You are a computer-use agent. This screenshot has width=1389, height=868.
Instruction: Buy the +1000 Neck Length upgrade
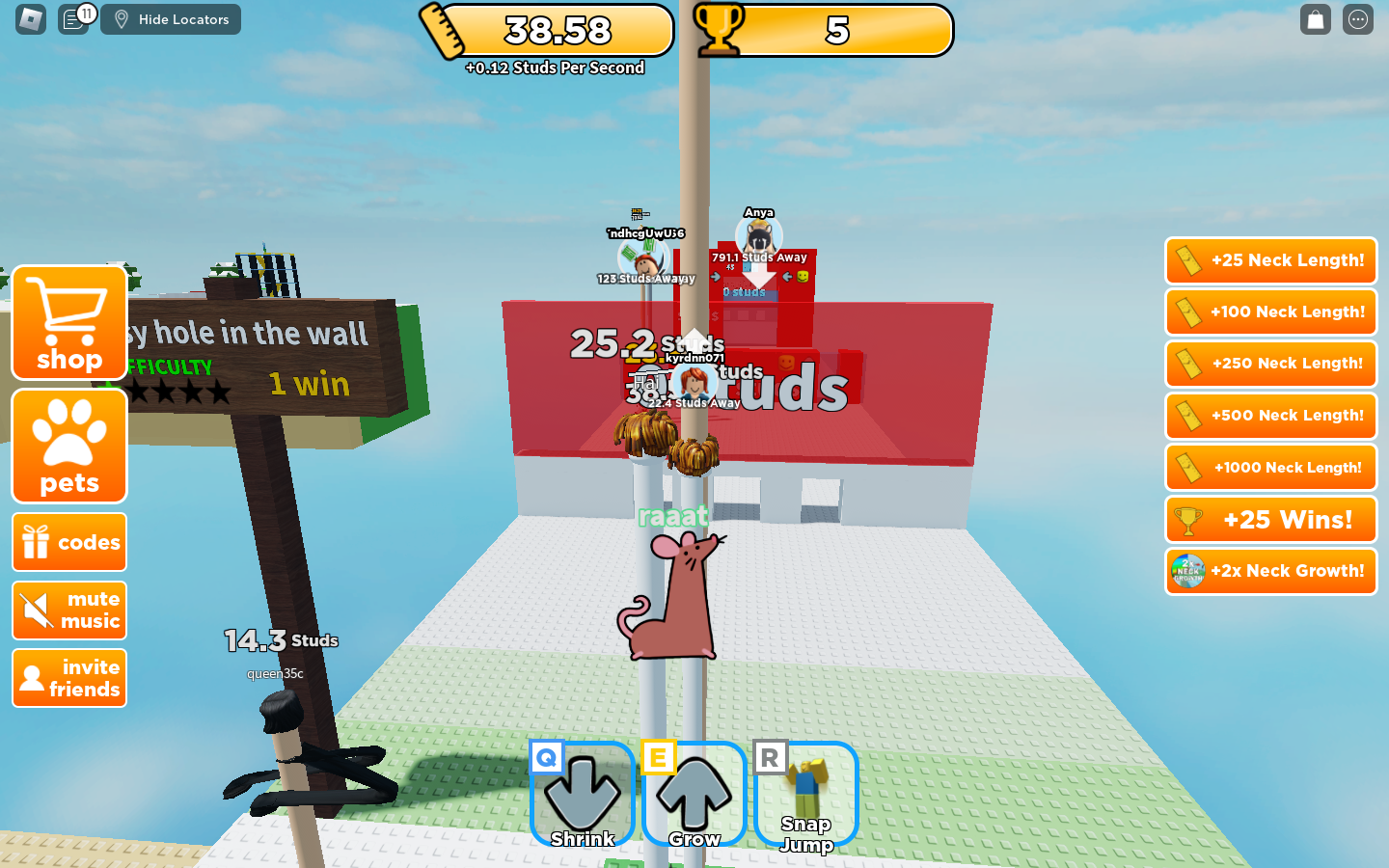(1270, 467)
